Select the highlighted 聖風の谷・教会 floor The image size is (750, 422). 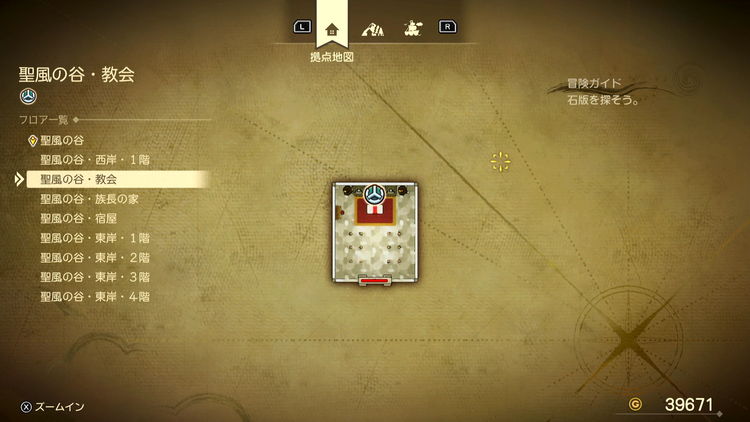[79, 179]
